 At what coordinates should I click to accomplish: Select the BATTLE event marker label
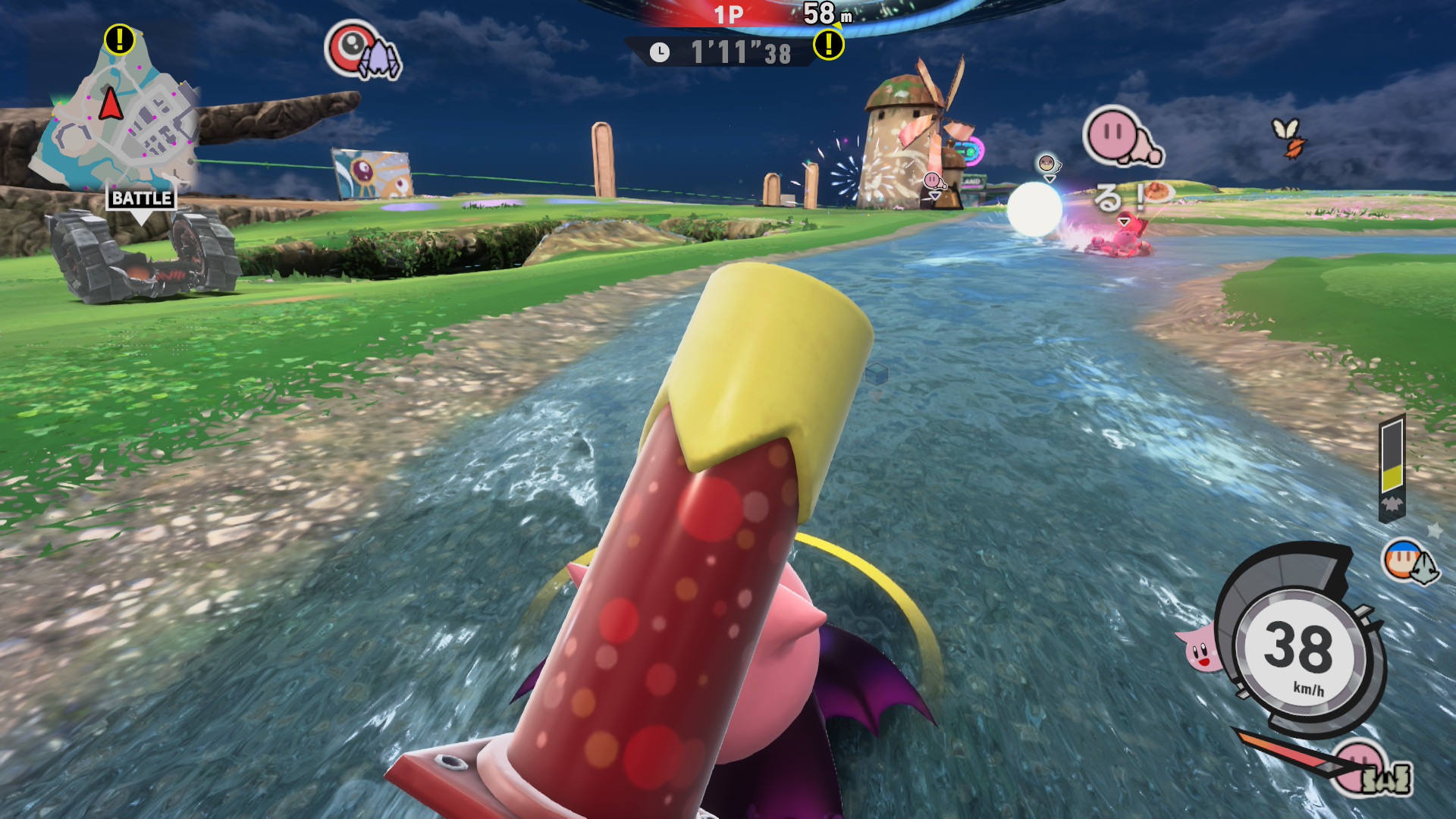click(x=141, y=199)
